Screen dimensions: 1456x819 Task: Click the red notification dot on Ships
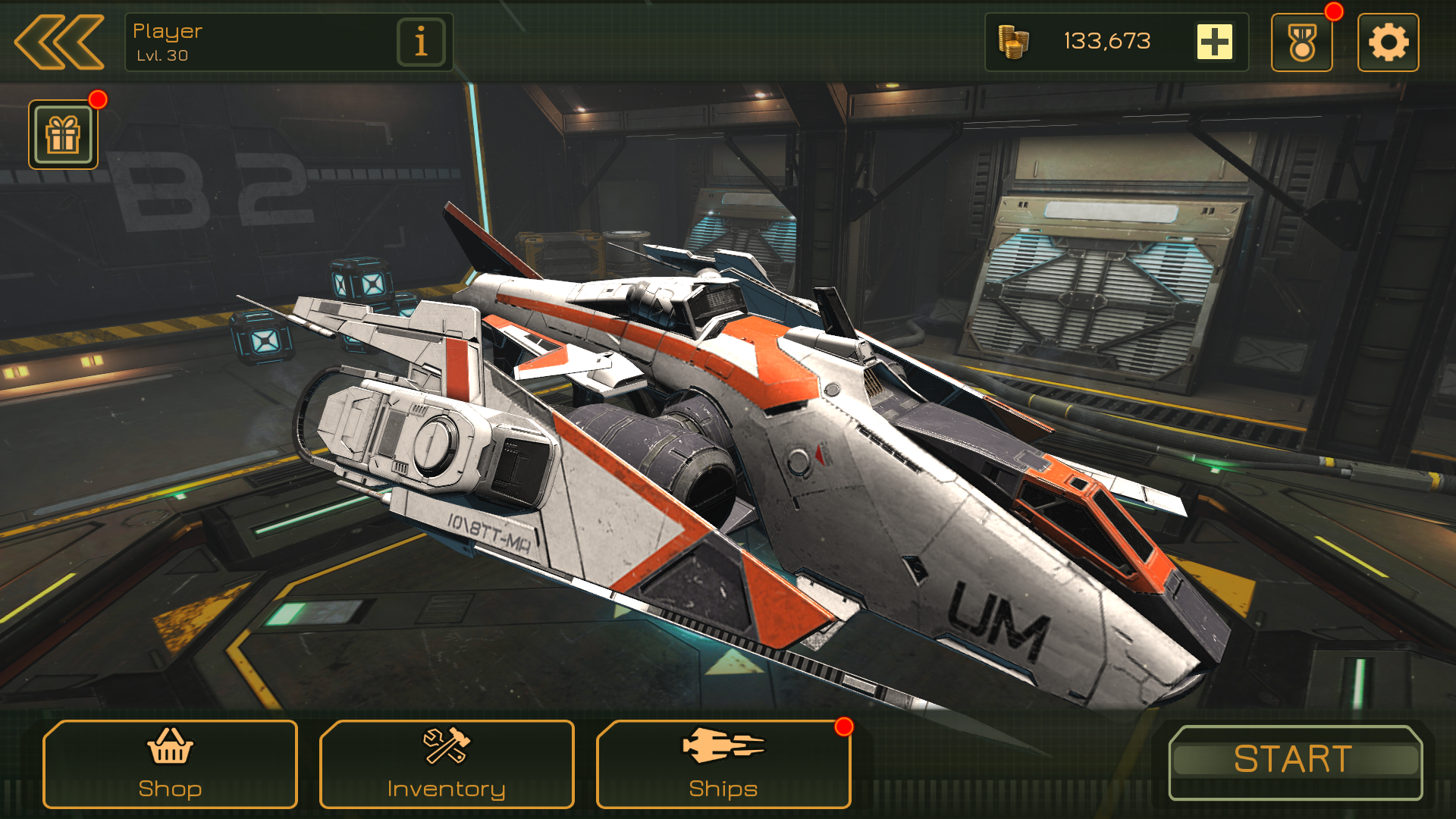(844, 726)
